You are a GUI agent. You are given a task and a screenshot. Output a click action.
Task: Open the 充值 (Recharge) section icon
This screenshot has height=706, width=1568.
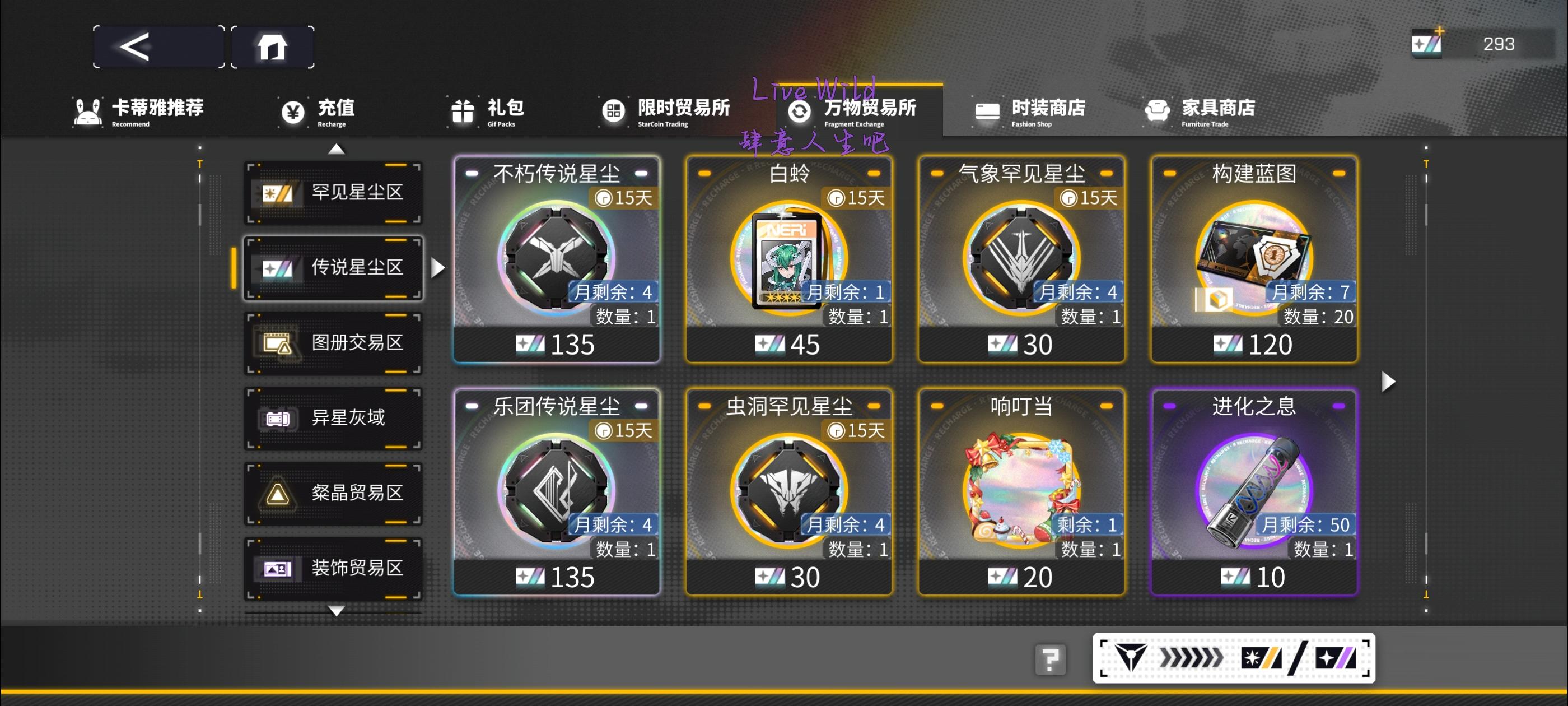293,112
